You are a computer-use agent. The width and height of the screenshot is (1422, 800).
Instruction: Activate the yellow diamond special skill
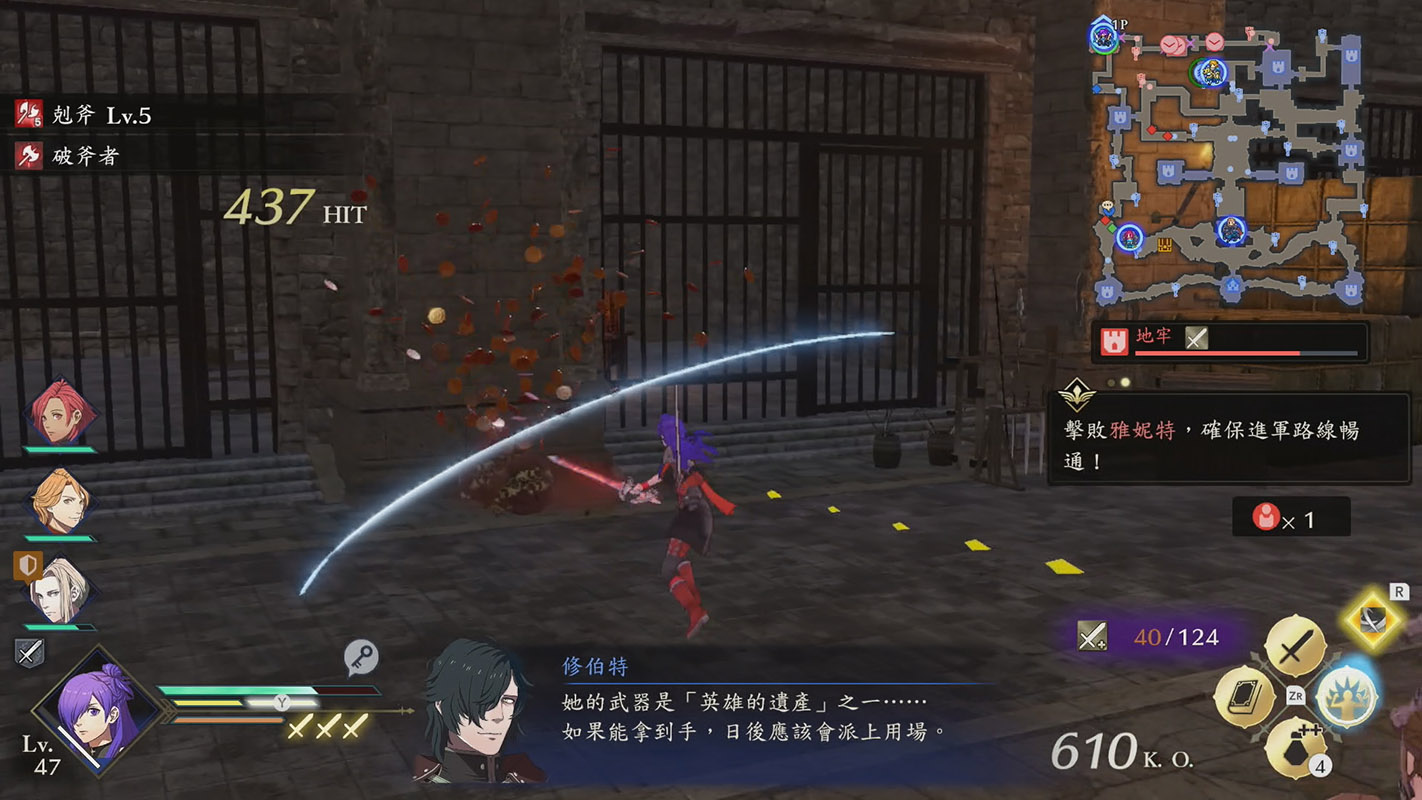coord(1373,622)
